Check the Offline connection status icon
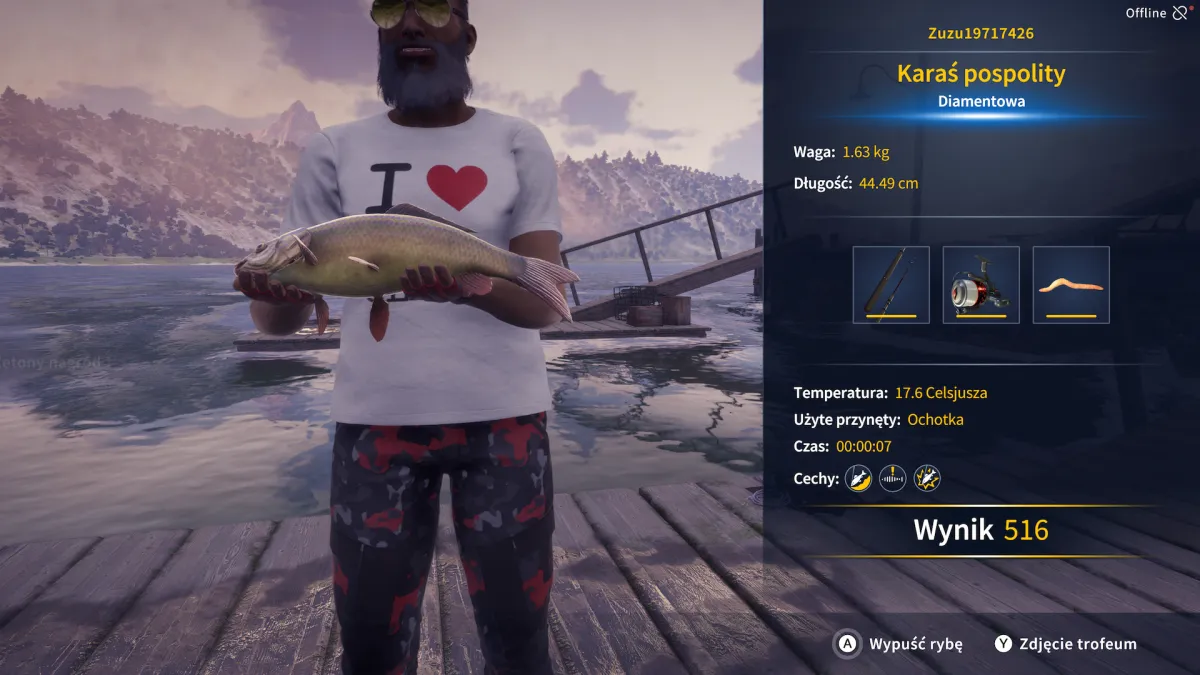 (1180, 13)
